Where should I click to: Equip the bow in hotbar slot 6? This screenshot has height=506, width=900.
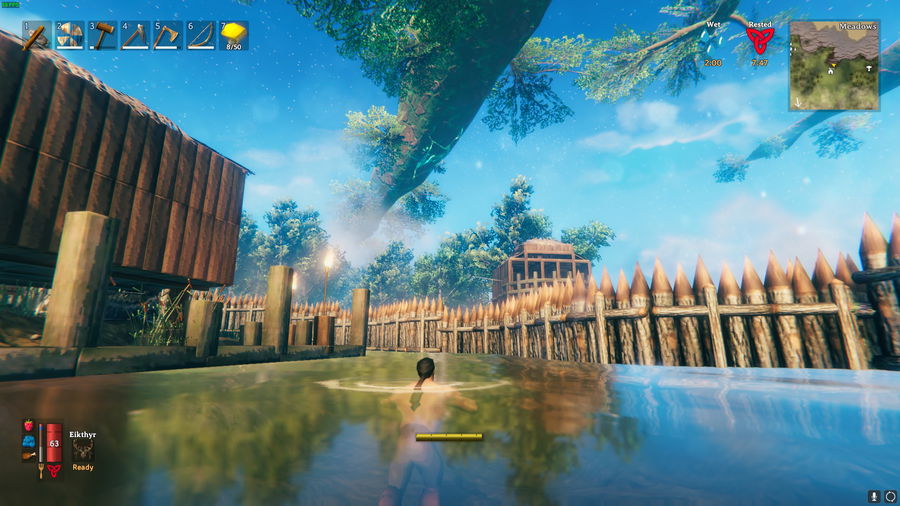200,37
